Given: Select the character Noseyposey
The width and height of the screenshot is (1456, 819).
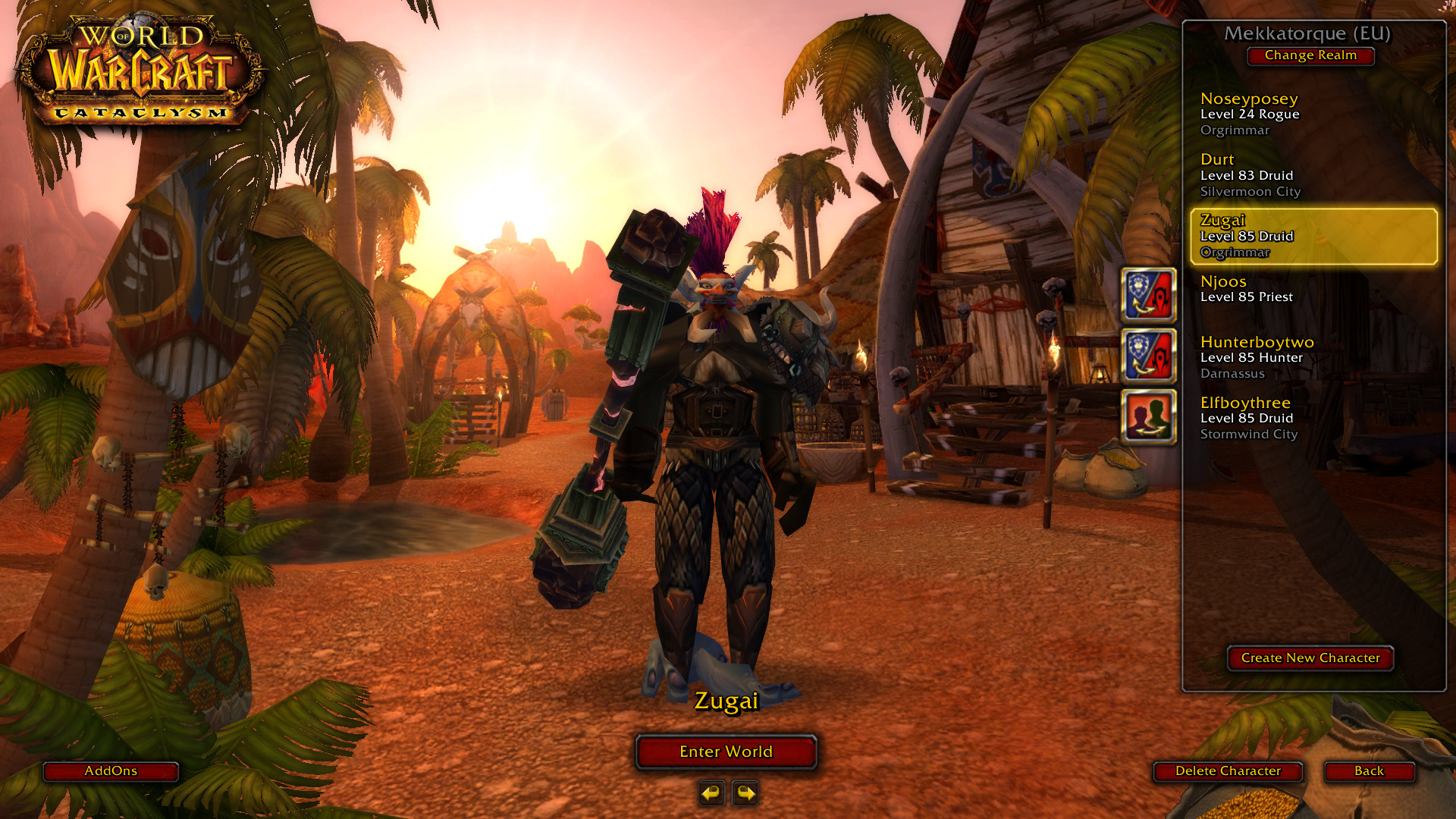Looking at the screenshot, I should (x=1313, y=114).
